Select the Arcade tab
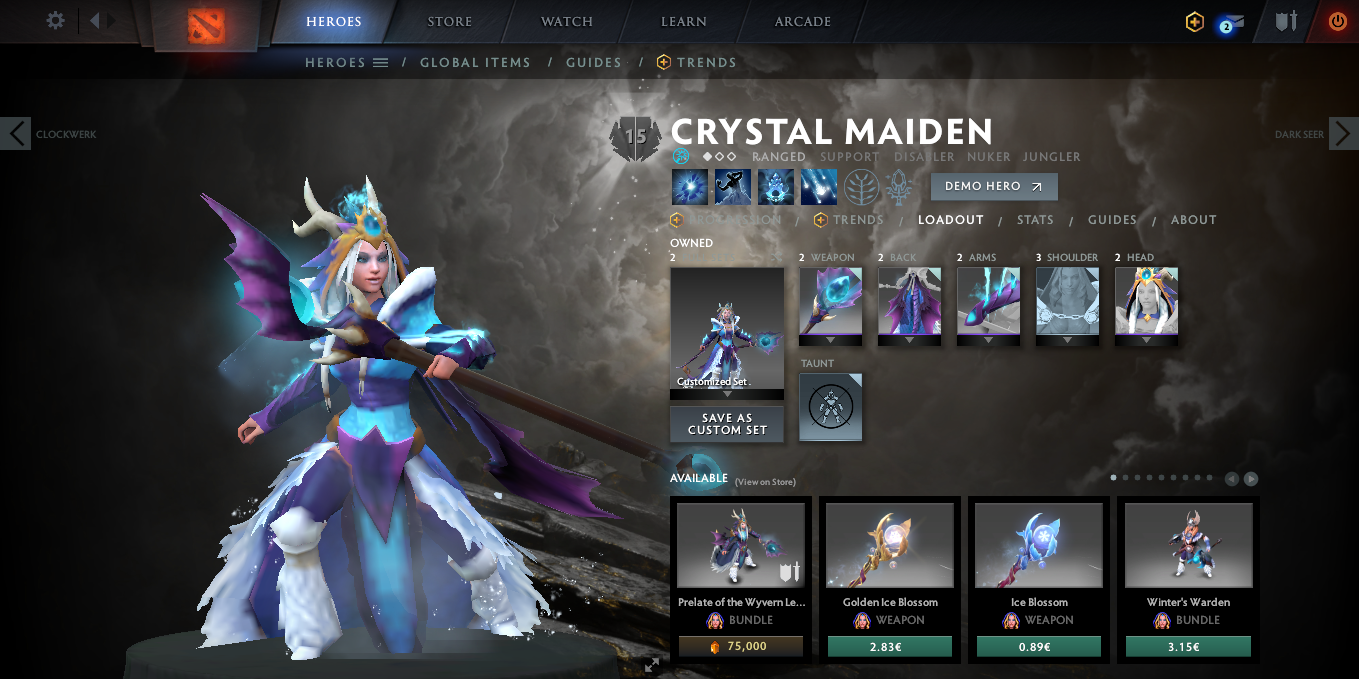The width and height of the screenshot is (1359, 679). point(802,21)
